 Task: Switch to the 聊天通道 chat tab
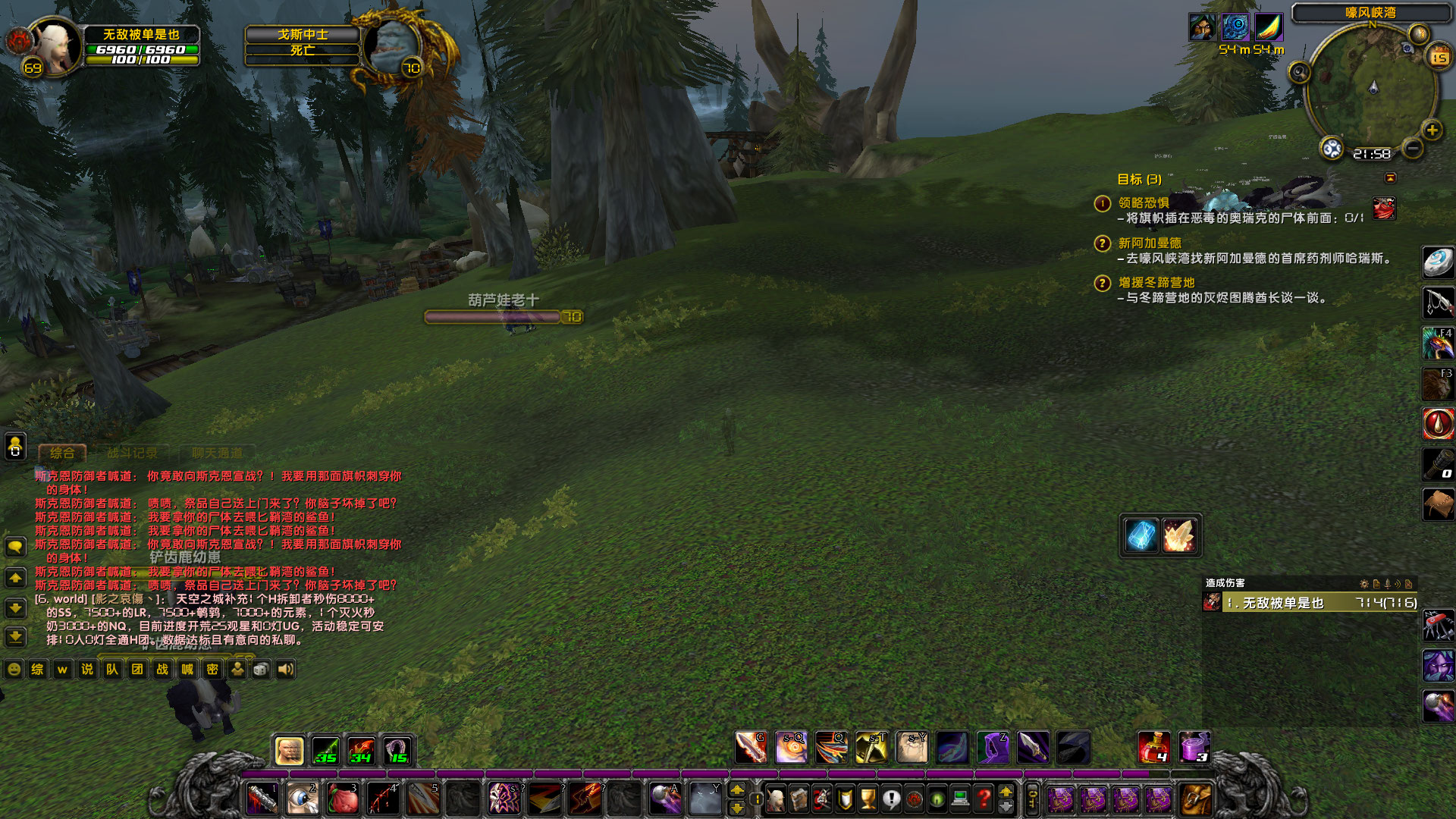coord(216,453)
